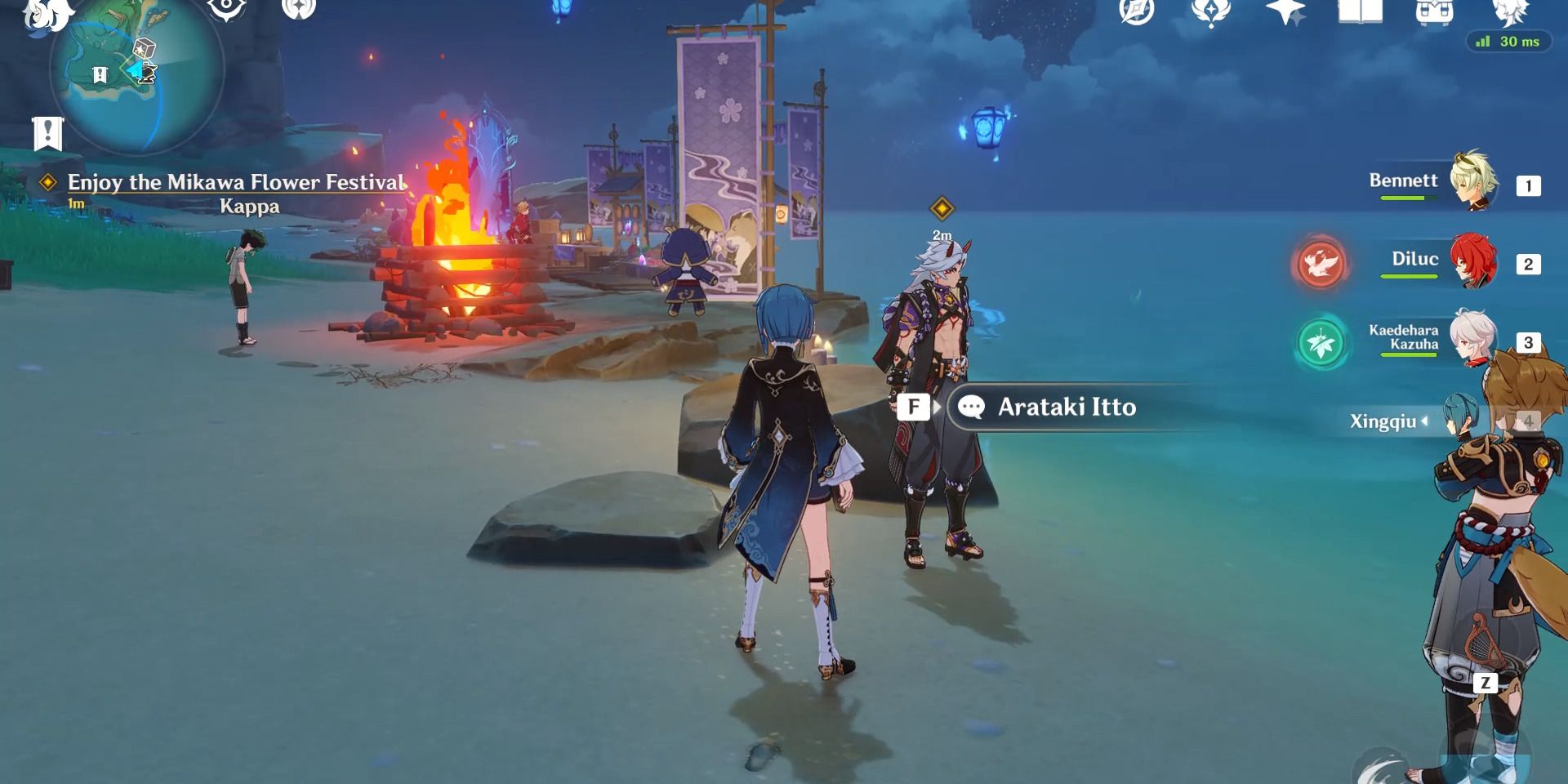Open quest Enjoy the Mikawa Flower Festival

235,182
